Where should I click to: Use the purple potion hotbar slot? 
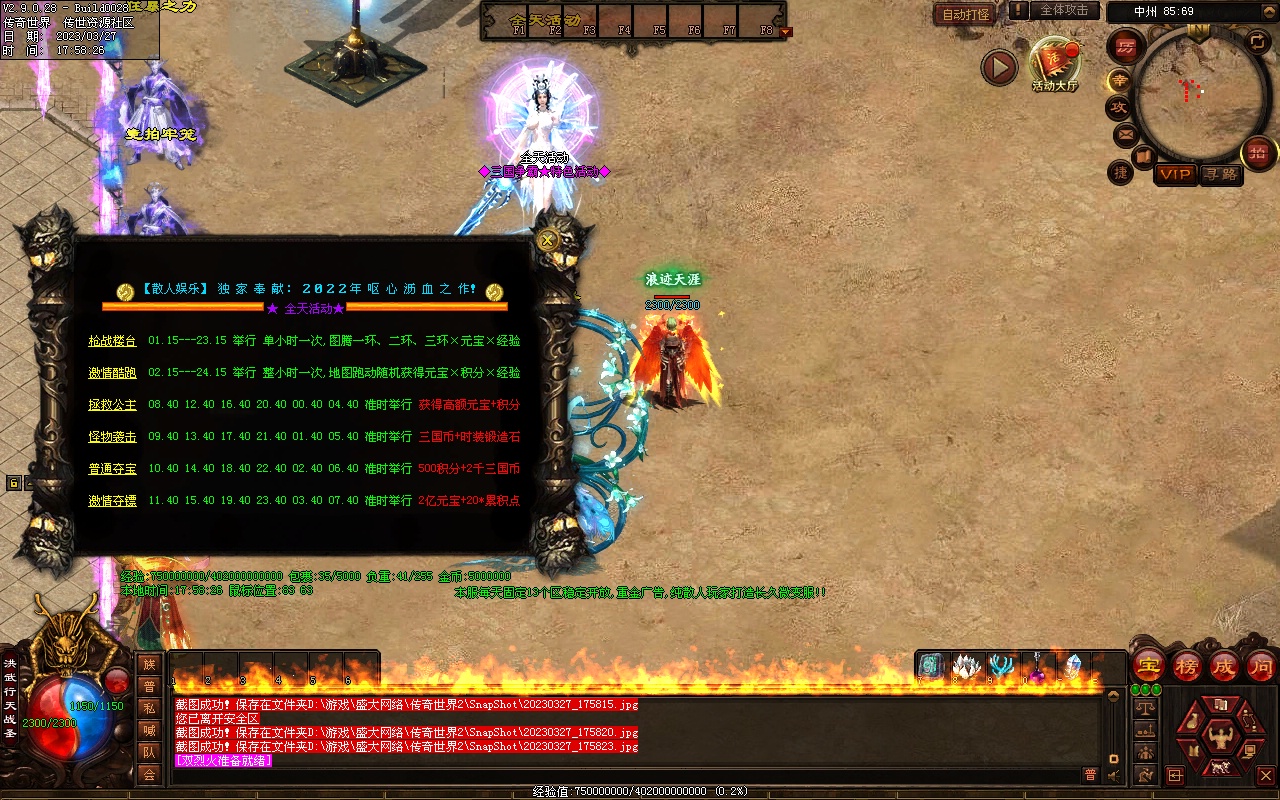click(x=1037, y=667)
